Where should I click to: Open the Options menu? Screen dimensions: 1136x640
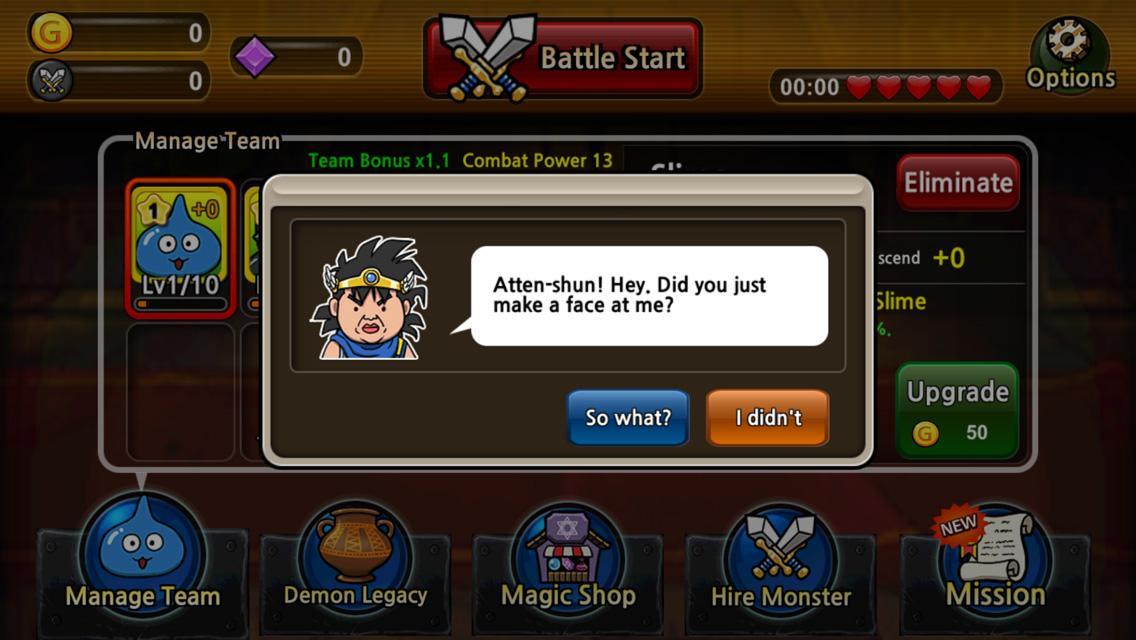1069,56
